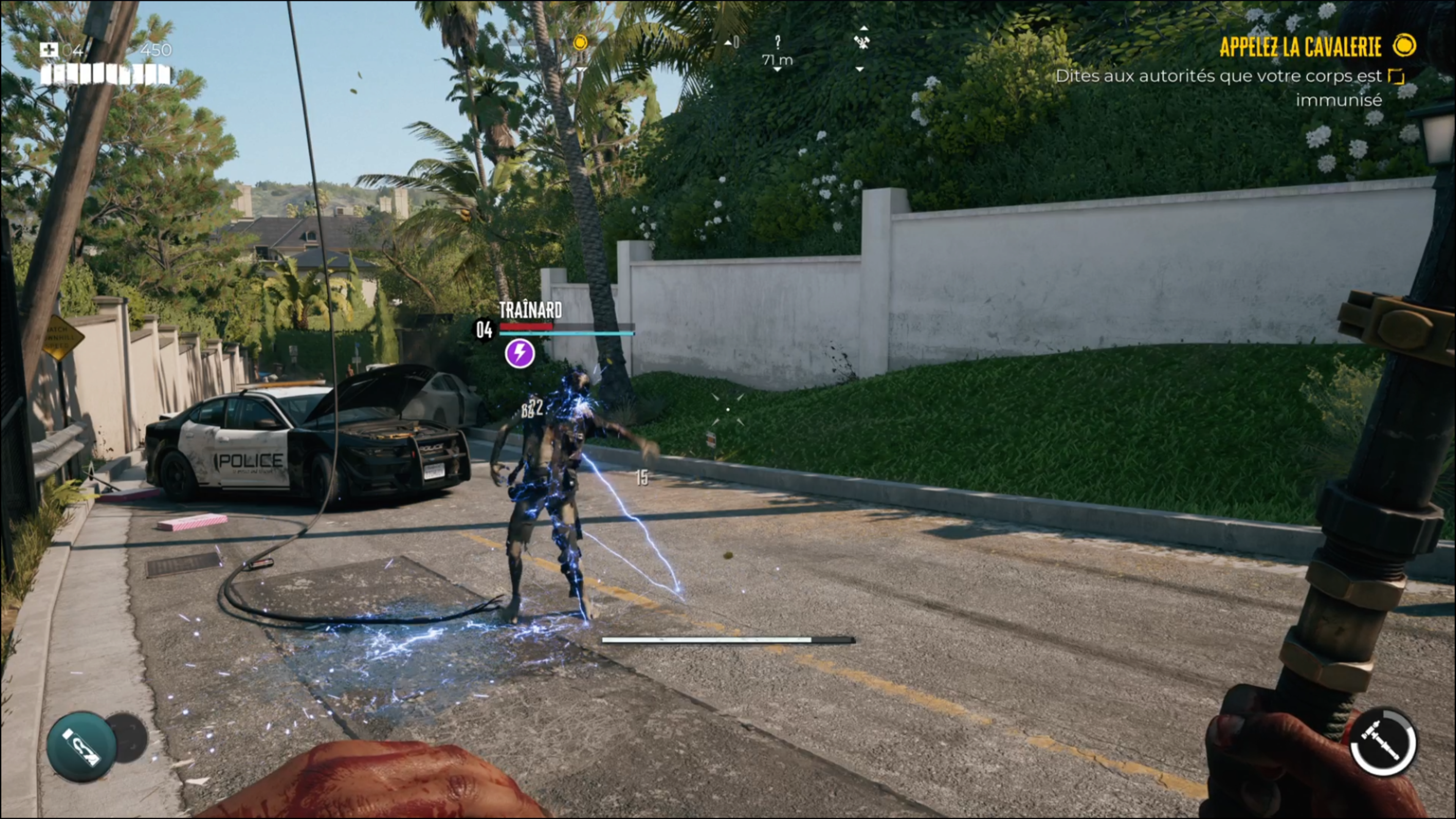
Task: Click the crossed tools workbench compass marker
Action: [861, 41]
